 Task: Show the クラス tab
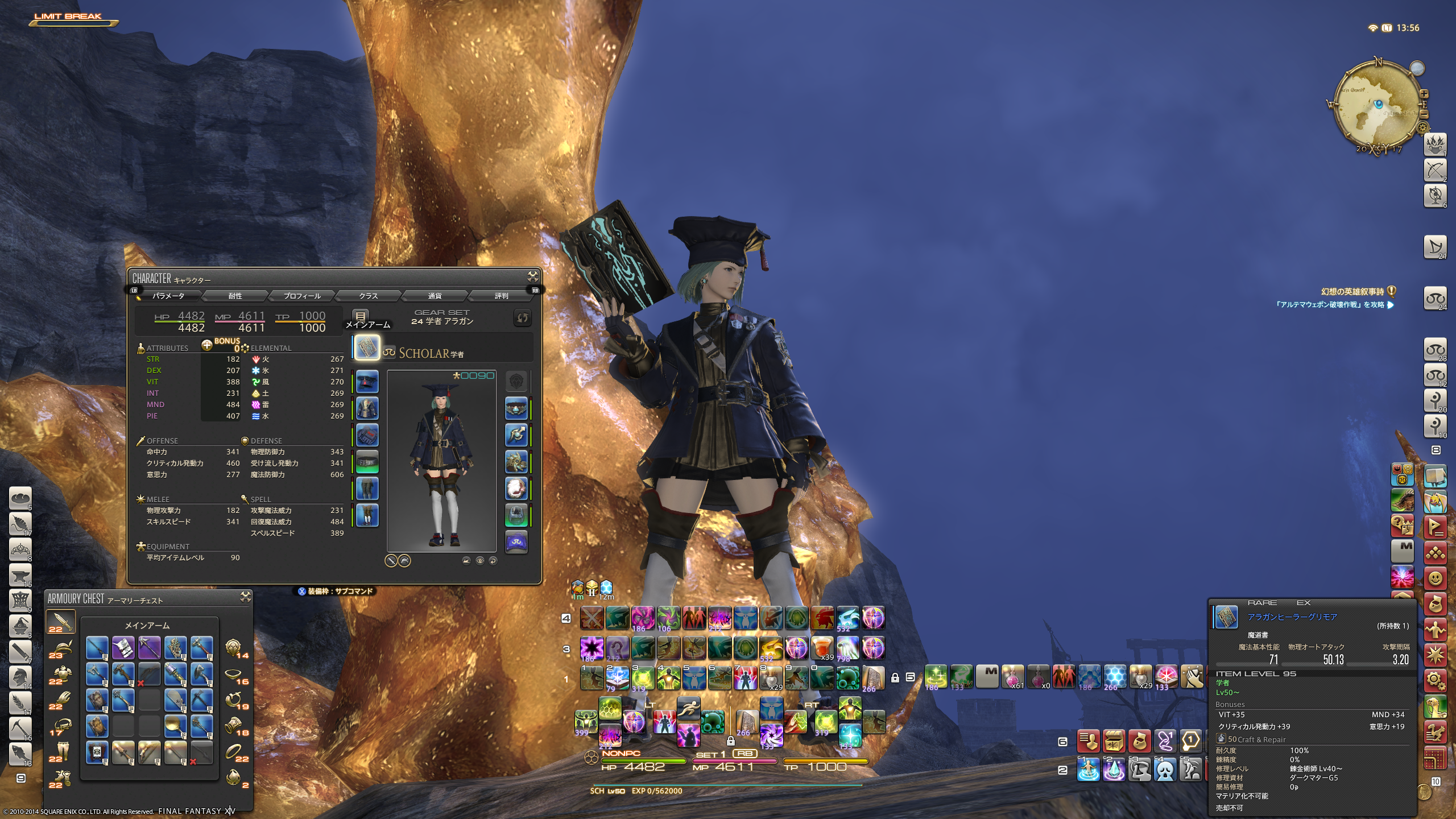[369, 296]
